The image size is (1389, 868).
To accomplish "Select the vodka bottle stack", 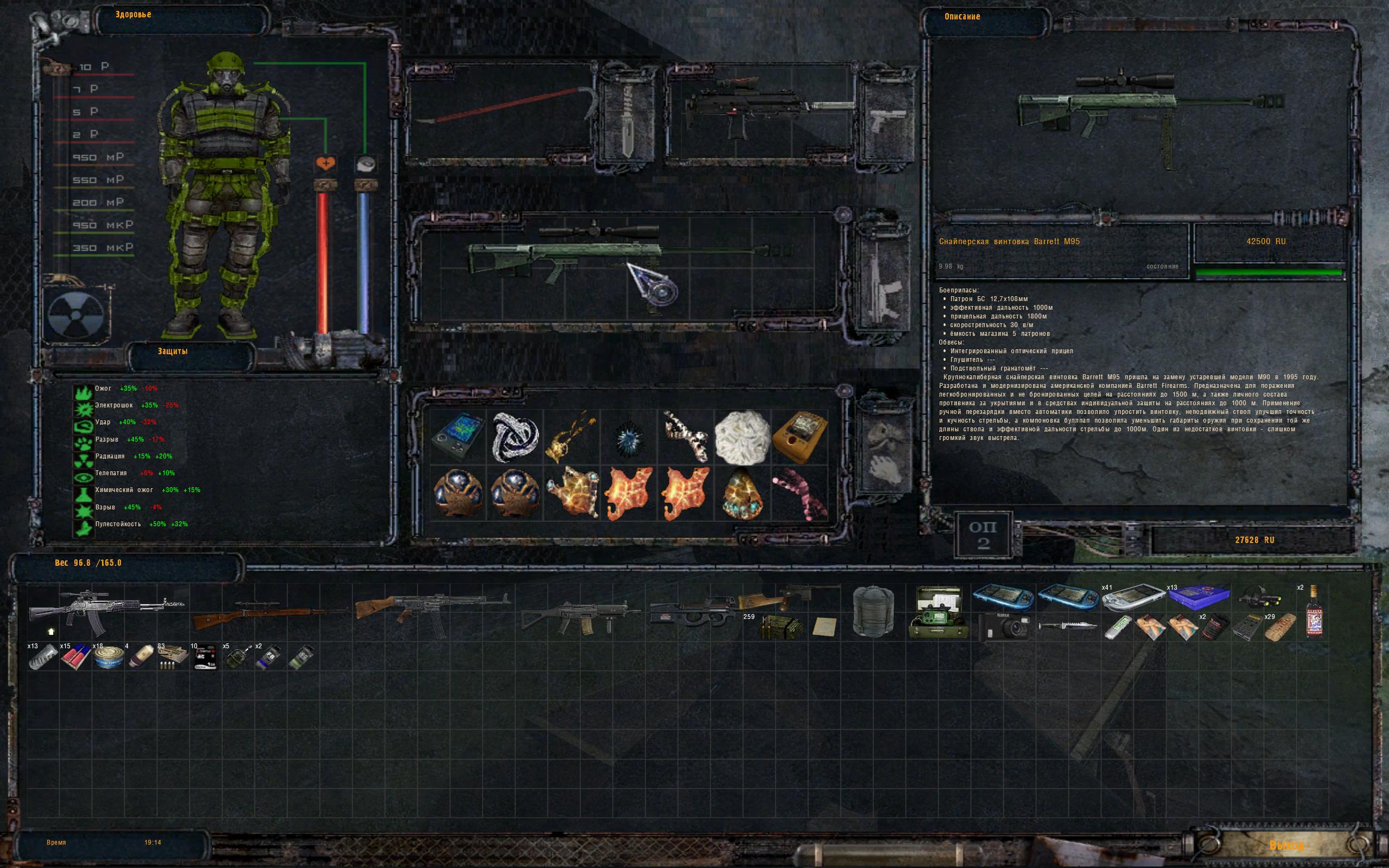I will (1314, 612).
